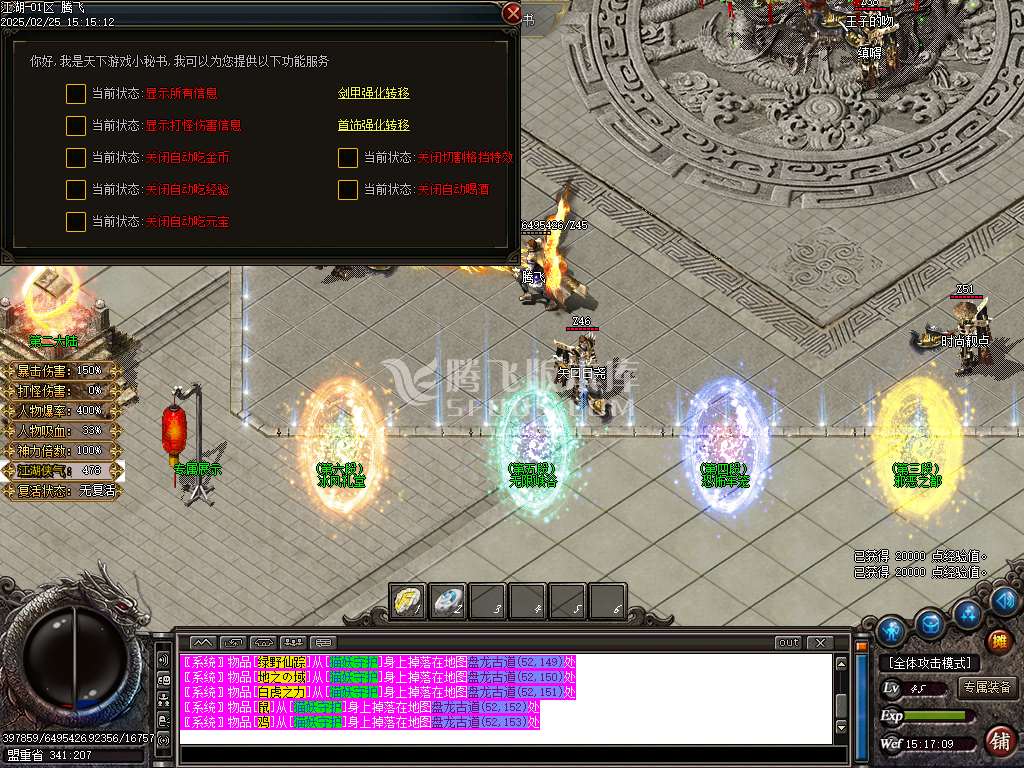Click the chat window's out button
The width and height of the screenshot is (1024, 768).
(x=788, y=643)
